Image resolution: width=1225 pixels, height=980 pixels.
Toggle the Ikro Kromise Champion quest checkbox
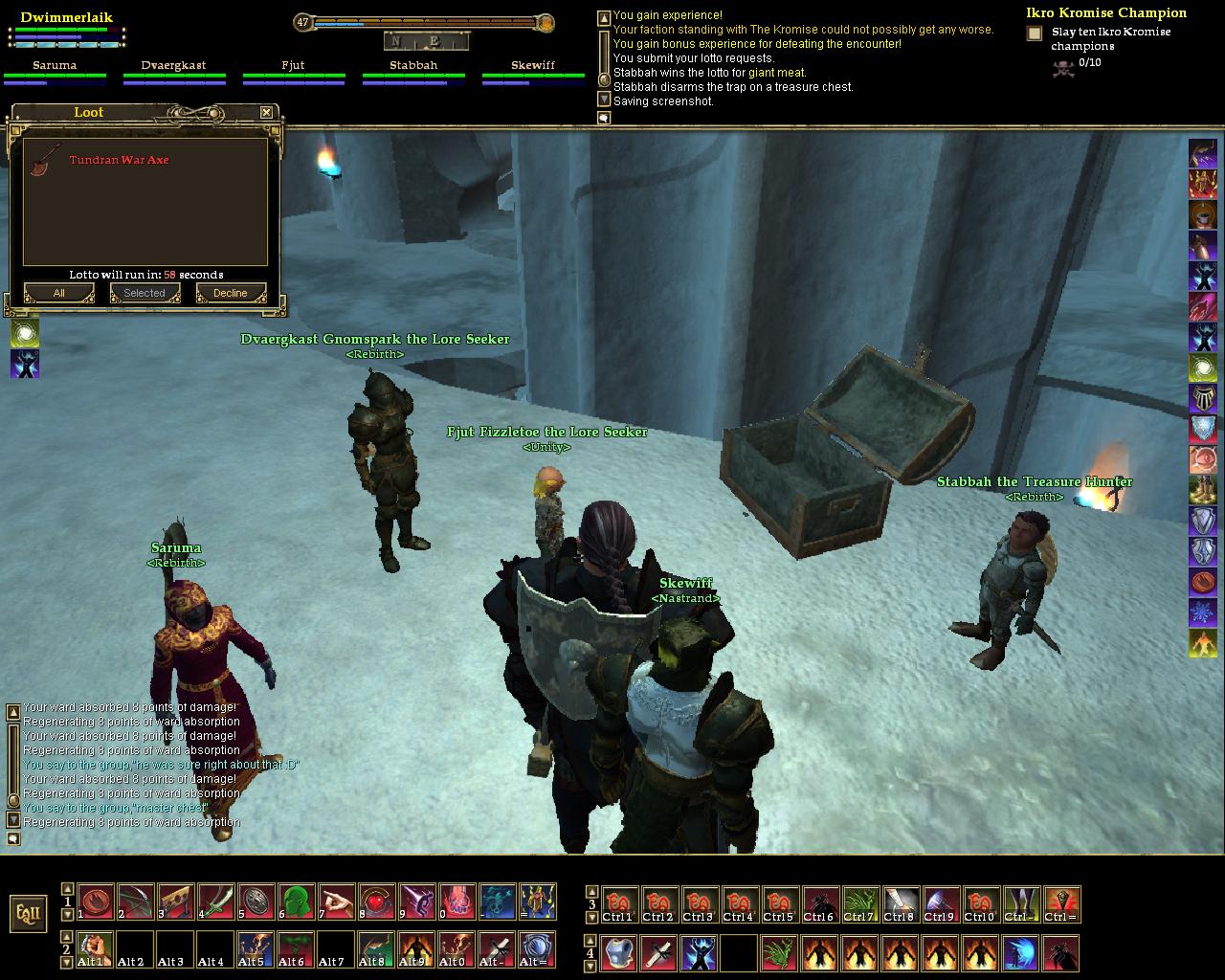click(1035, 33)
